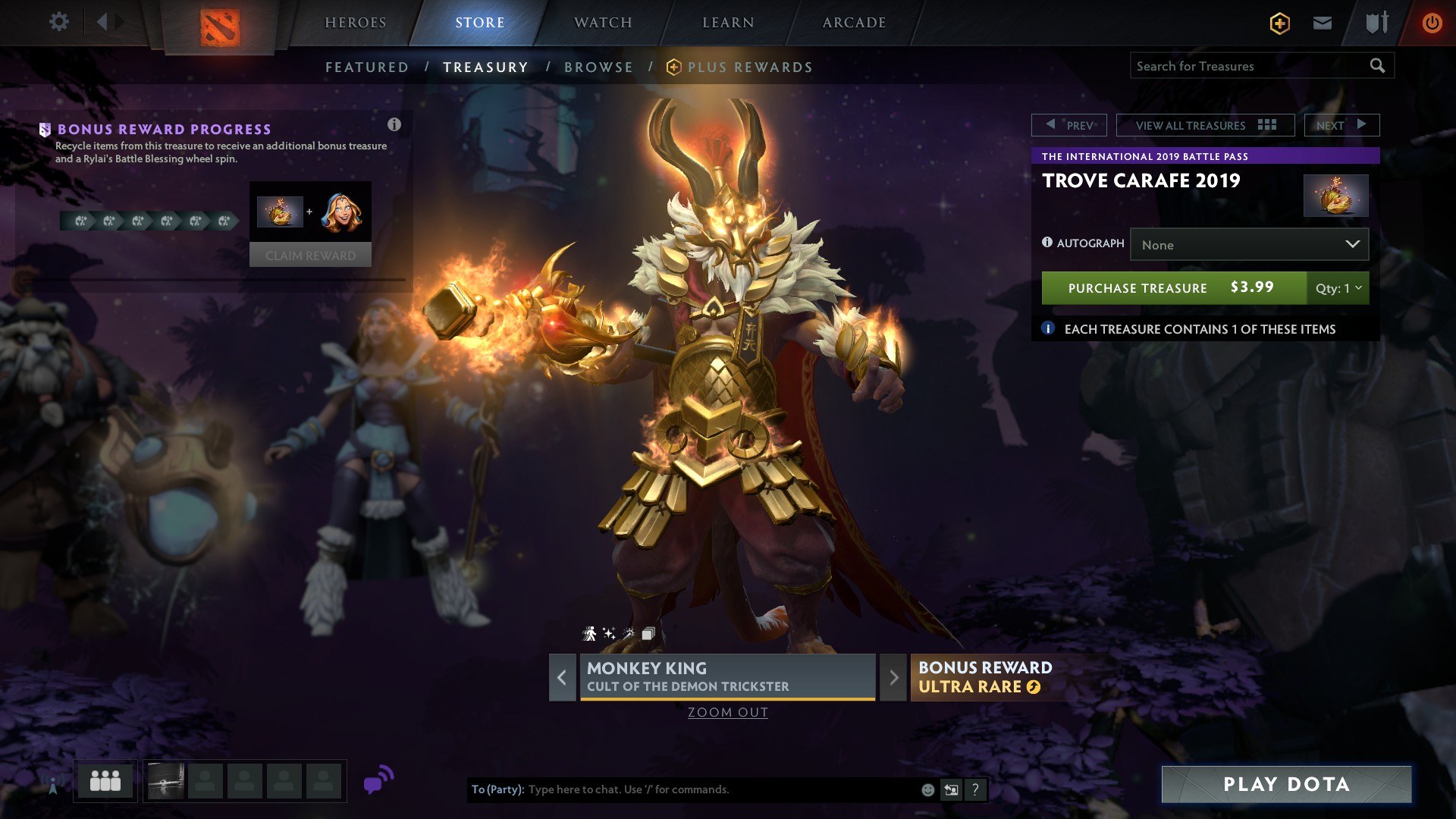Select the Arcade tab
Viewport: 1456px width, 819px height.
click(x=854, y=23)
